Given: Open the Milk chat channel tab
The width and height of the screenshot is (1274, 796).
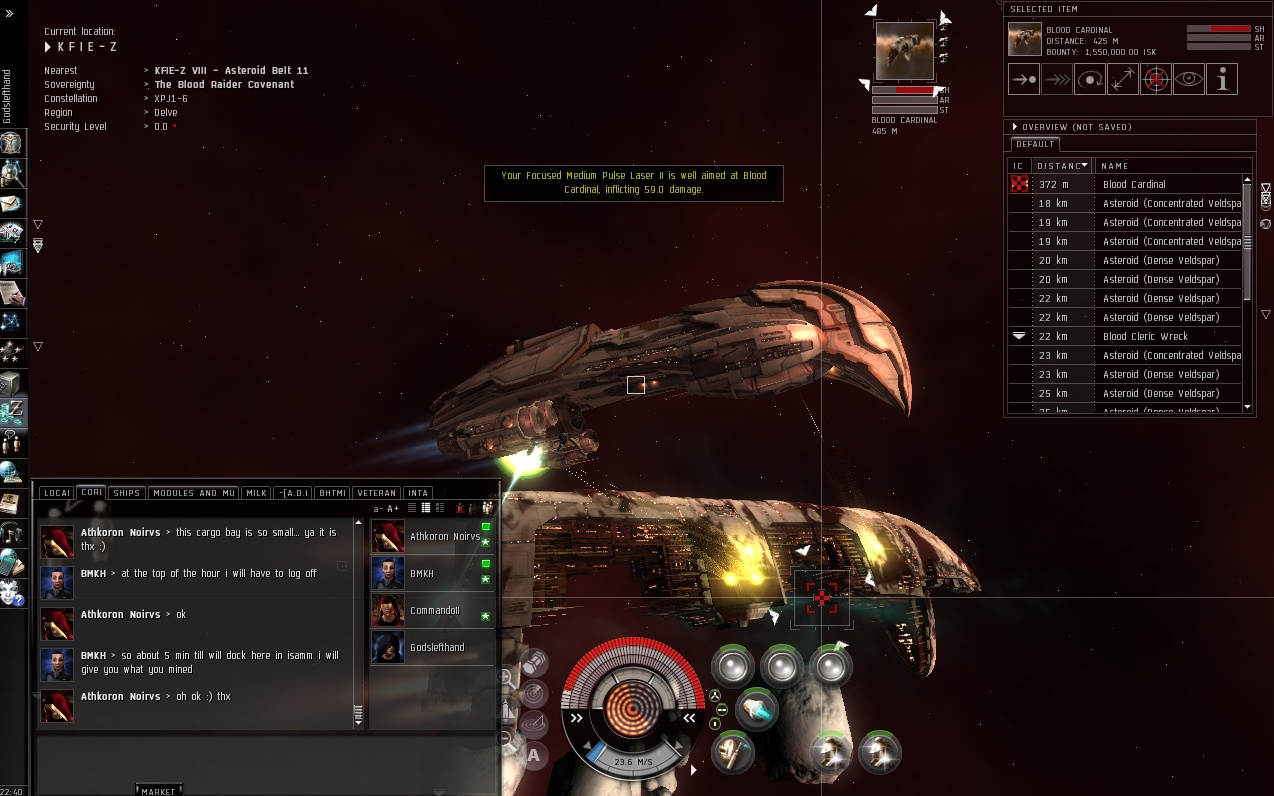Looking at the screenshot, I should point(257,493).
